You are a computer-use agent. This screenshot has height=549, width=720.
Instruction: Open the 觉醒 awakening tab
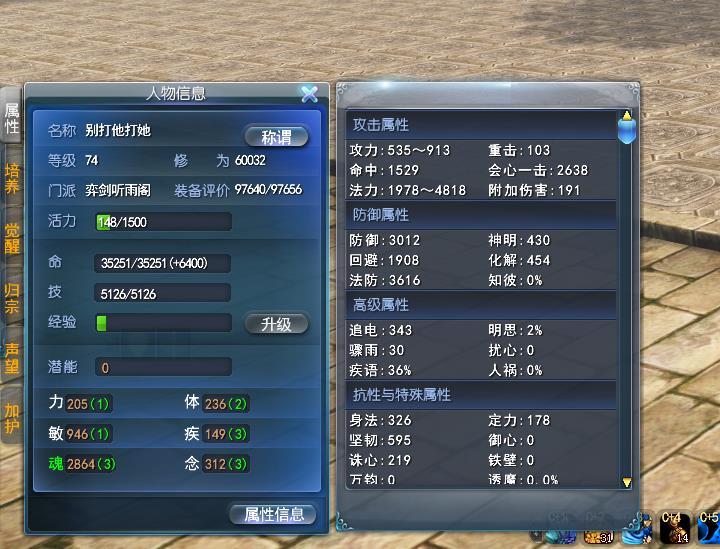(12, 237)
